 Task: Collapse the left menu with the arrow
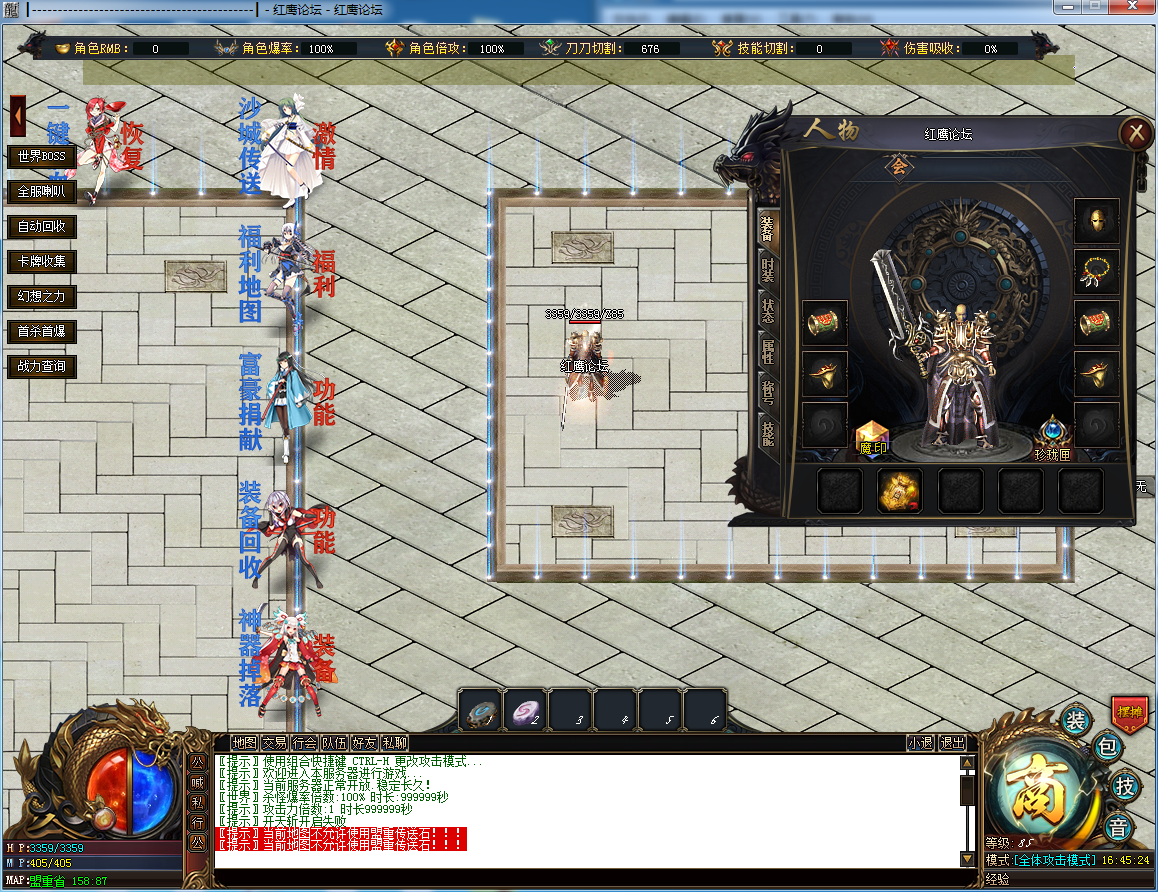[x=18, y=116]
